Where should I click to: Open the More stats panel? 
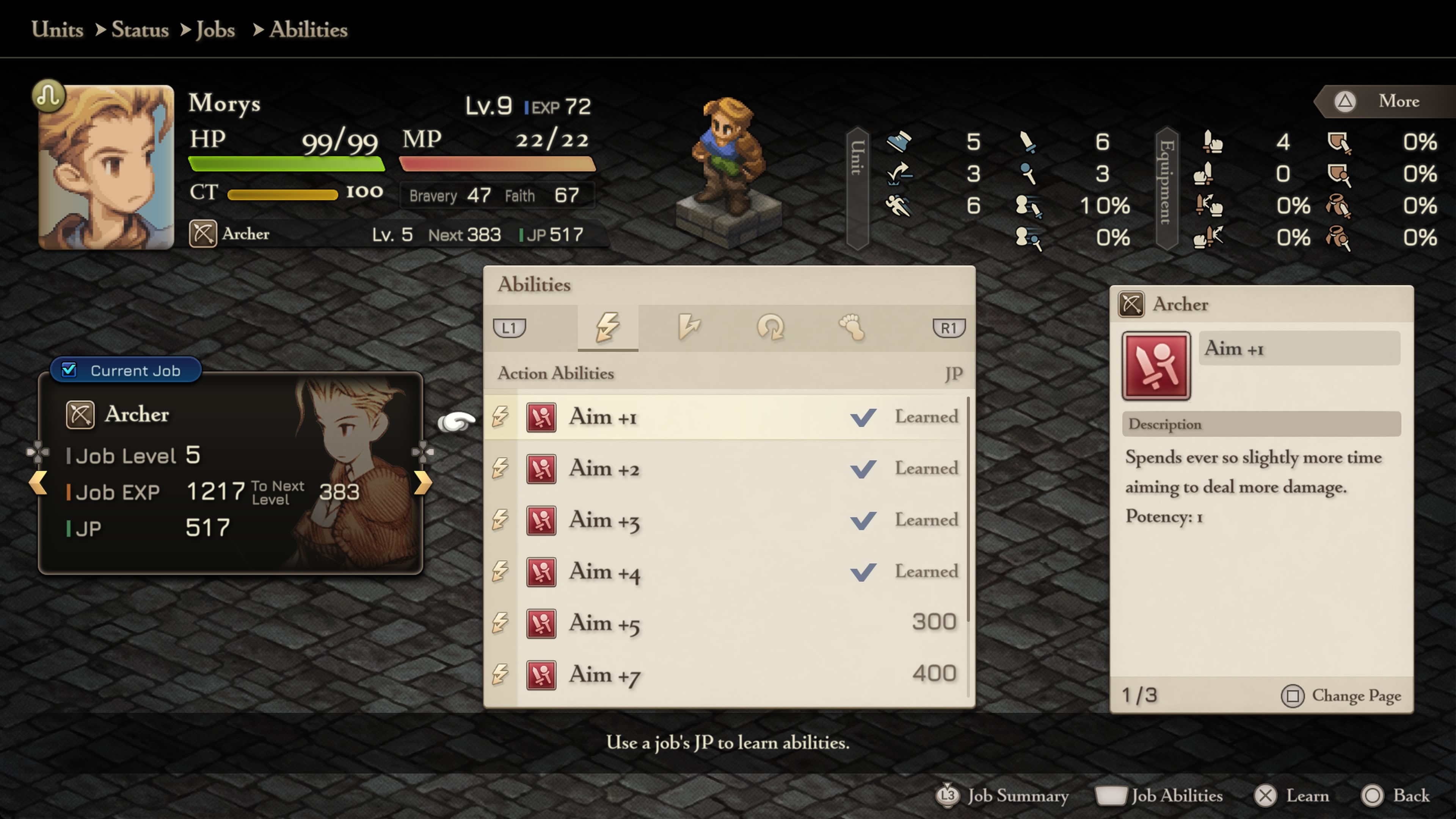(1385, 101)
